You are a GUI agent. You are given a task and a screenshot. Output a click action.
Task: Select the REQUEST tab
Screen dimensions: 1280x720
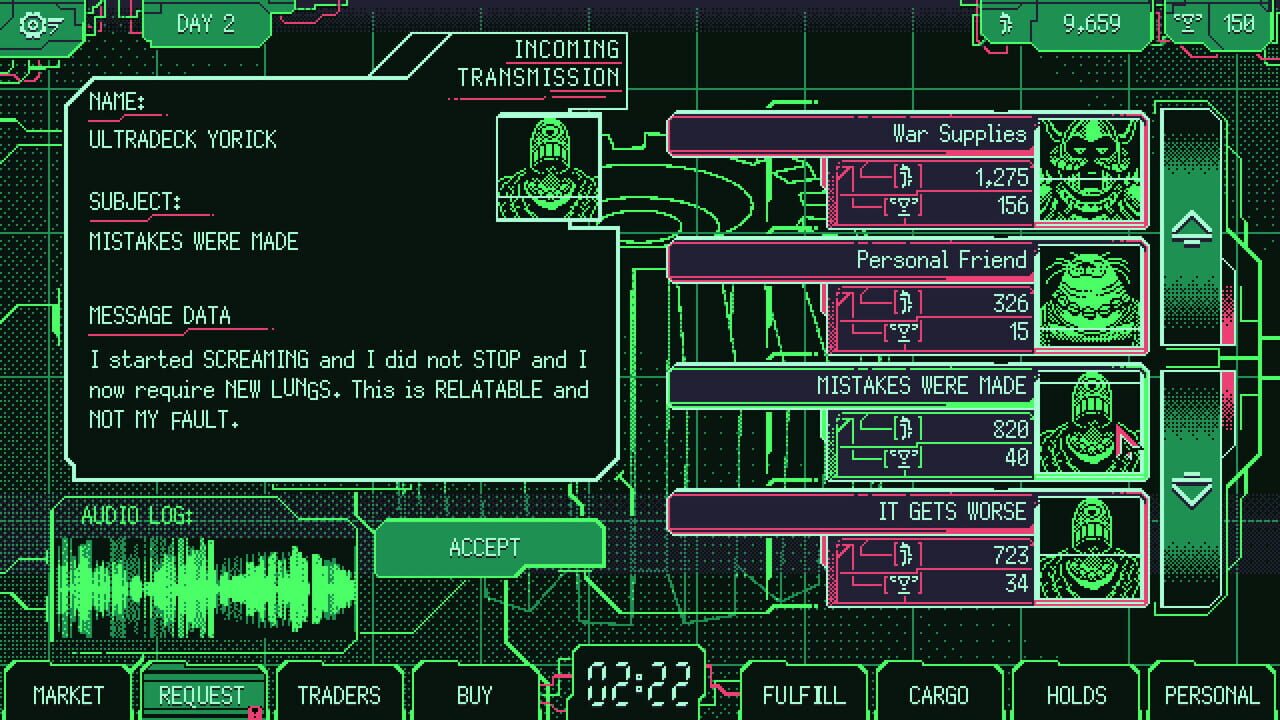204,694
